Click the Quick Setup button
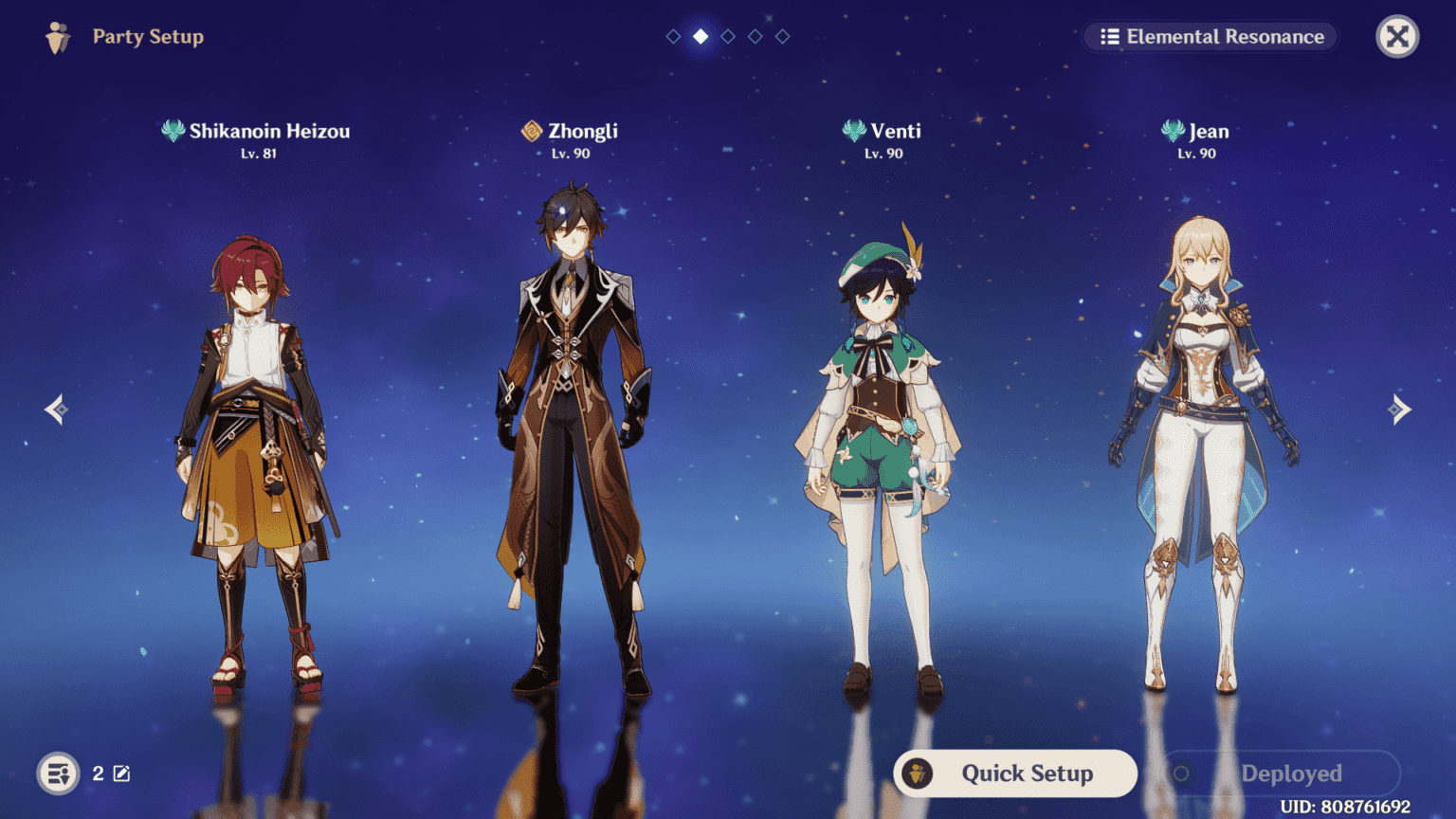The image size is (1456, 819). (1015, 773)
